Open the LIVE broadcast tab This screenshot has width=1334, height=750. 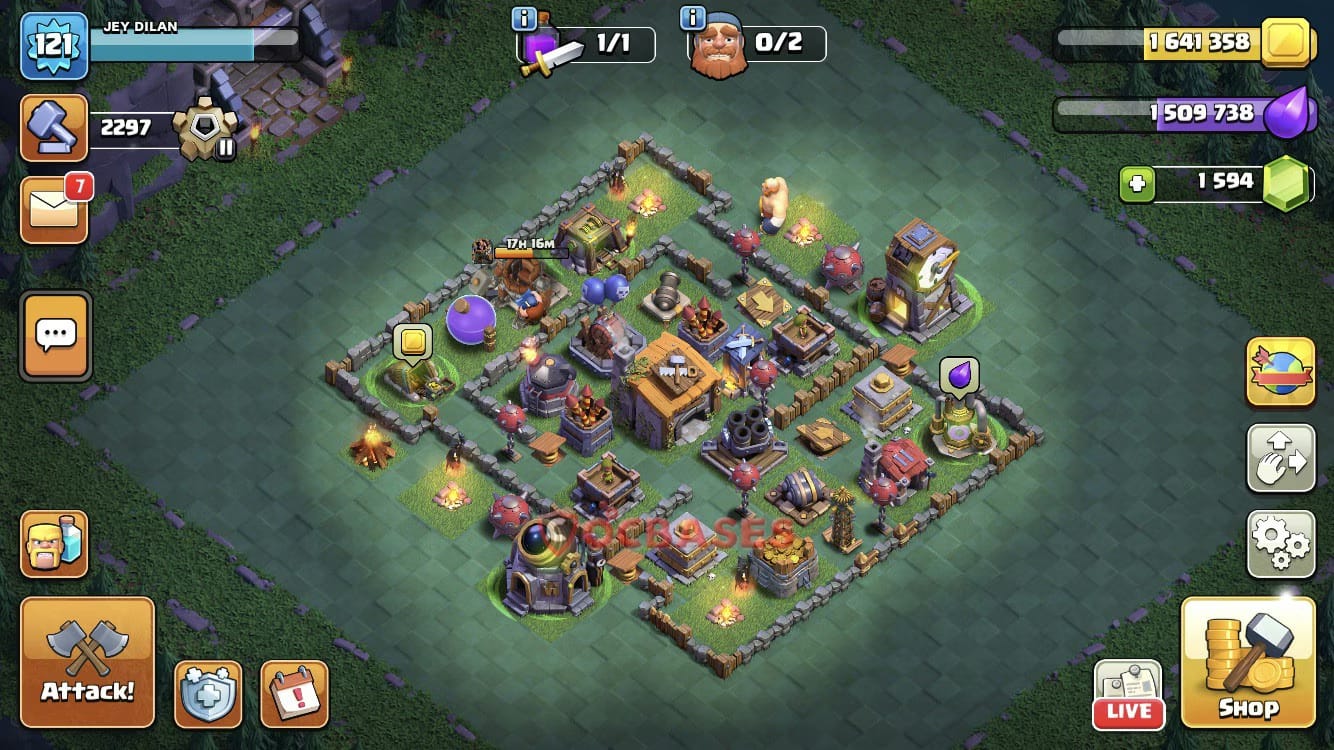1128,693
